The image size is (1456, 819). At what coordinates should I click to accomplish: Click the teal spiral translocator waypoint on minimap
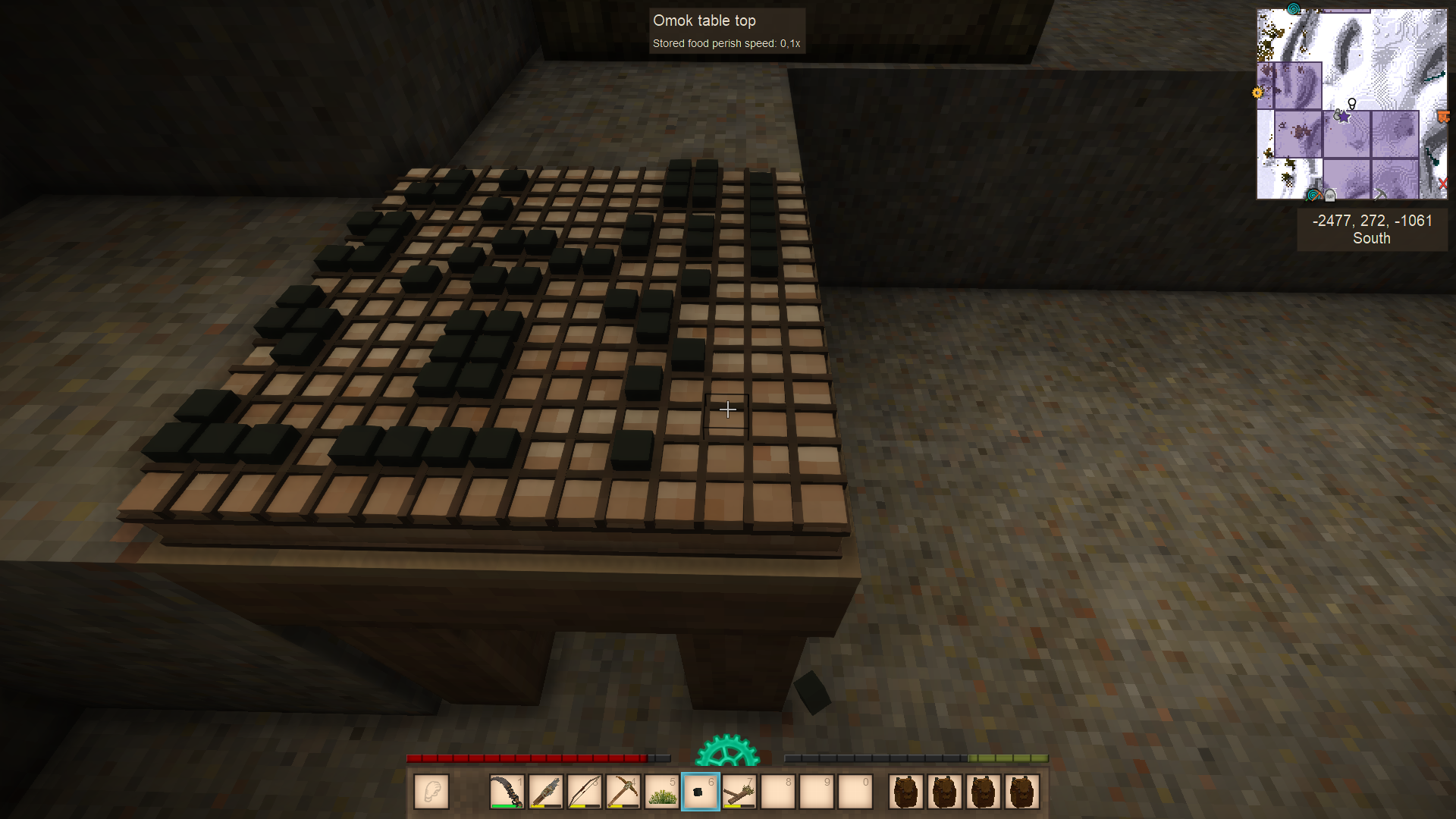pos(1293,9)
